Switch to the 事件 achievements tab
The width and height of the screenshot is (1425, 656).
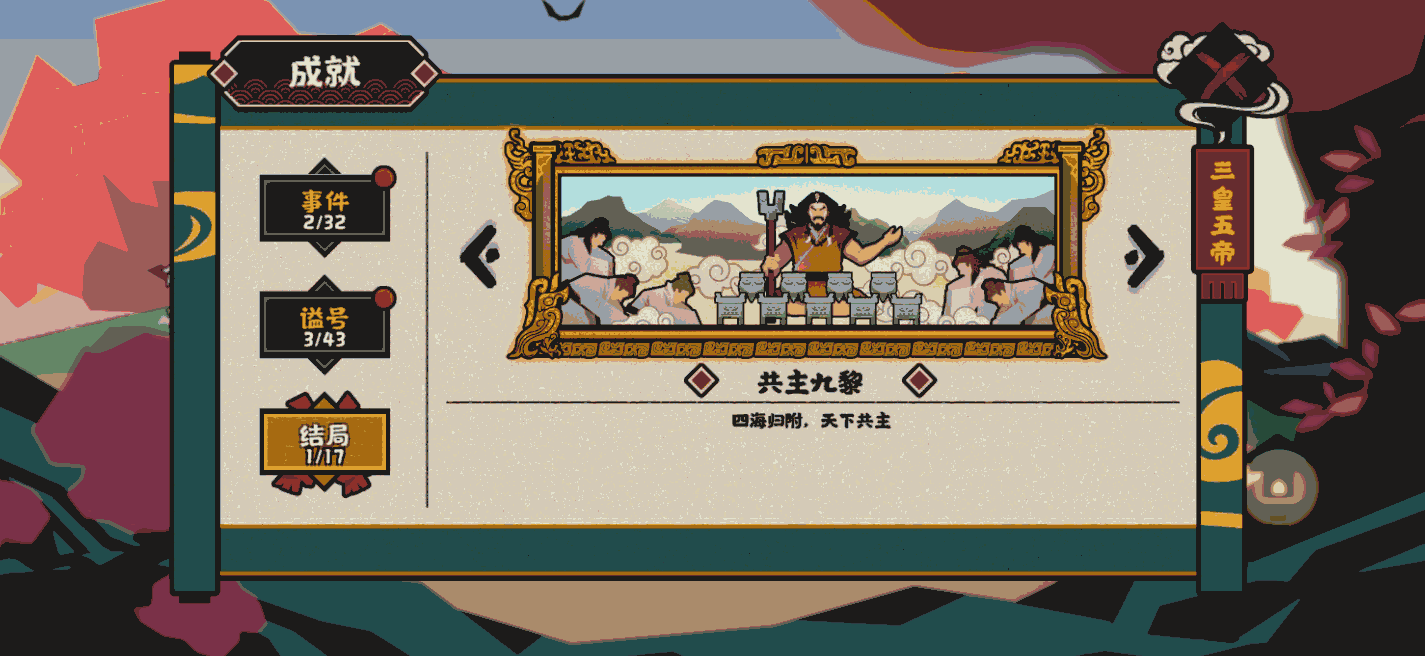[324, 208]
